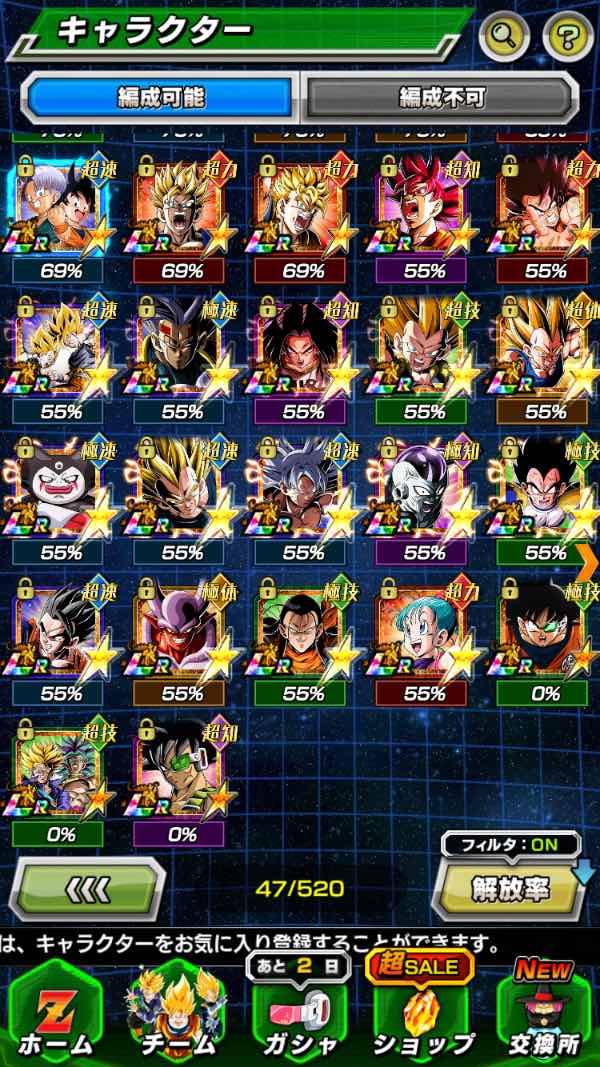Switch to the 編成可能 tab
The height and width of the screenshot is (1067, 600).
point(161,97)
